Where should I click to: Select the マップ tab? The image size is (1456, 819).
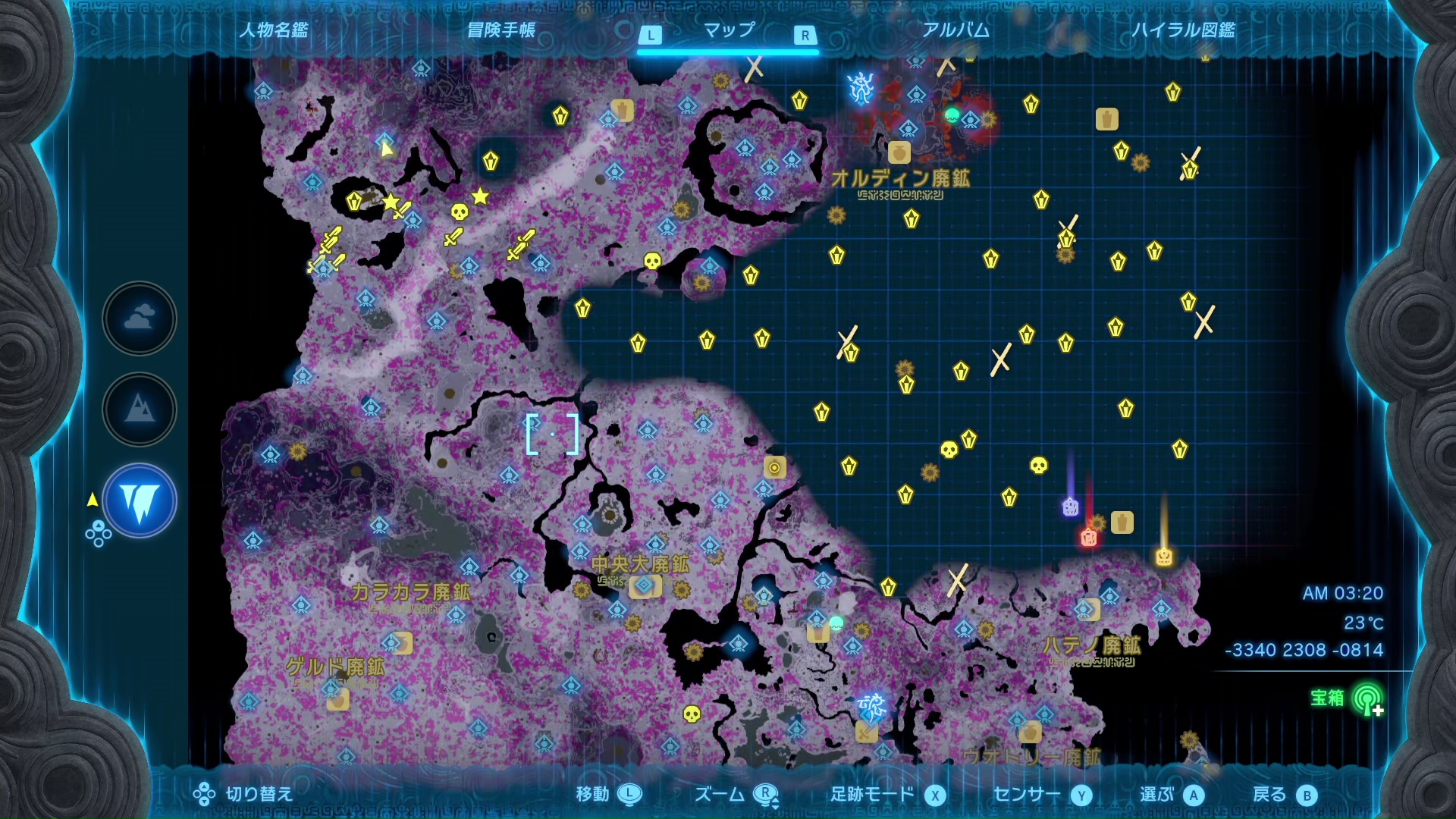(x=729, y=30)
